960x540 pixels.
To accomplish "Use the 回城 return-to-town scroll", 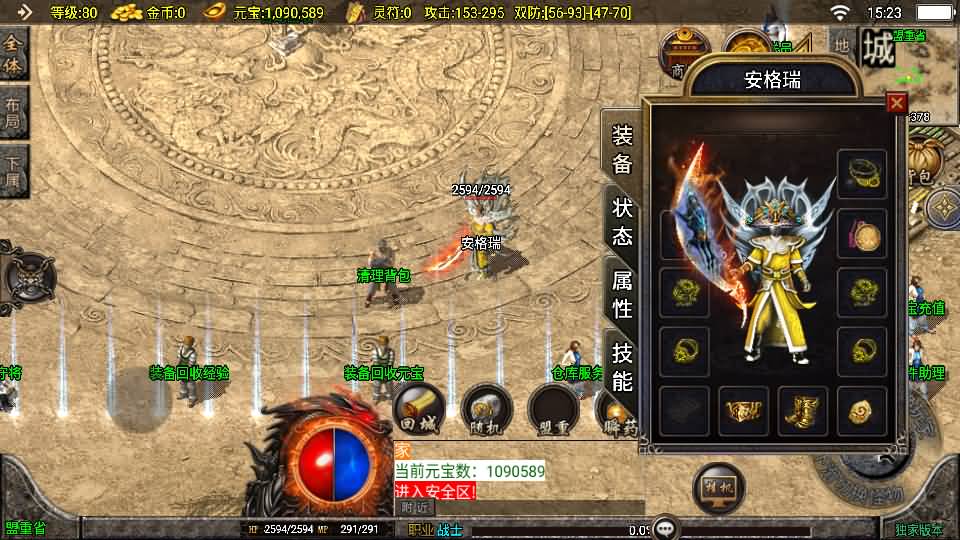I will [x=419, y=408].
